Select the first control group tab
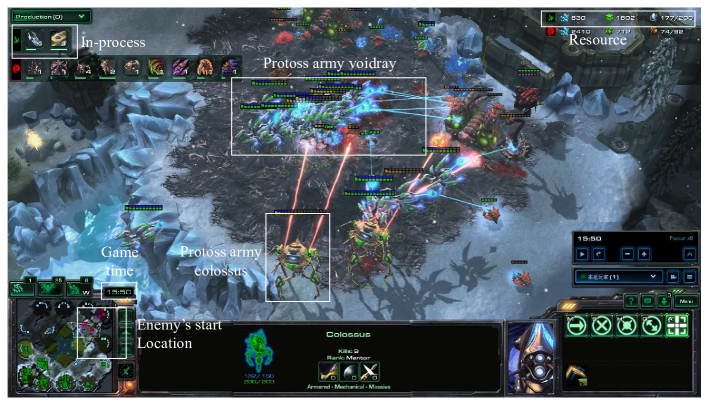The height and width of the screenshot is (403, 708). pyautogui.click(x=22, y=289)
